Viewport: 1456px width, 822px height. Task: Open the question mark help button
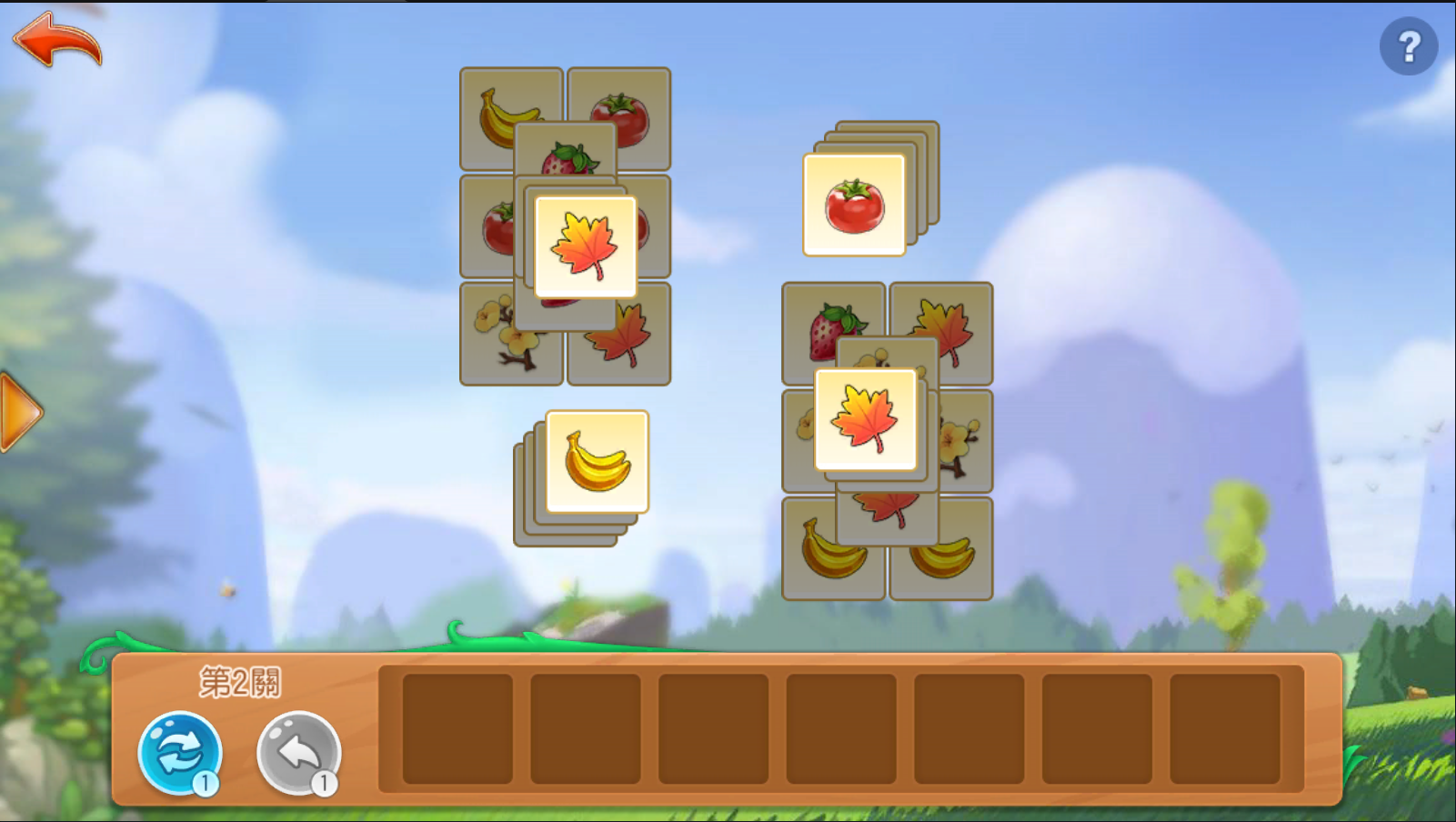click(1408, 46)
